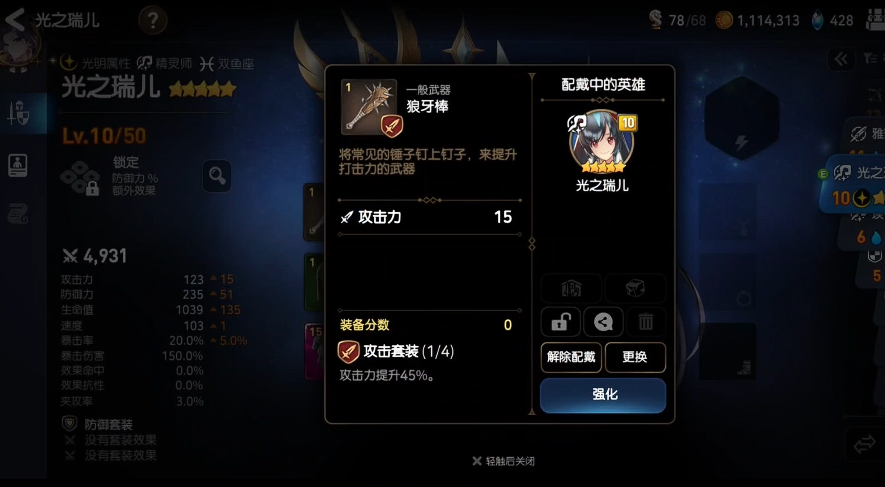Select the 狼牙棒 weapon icon
The height and width of the screenshot is (487, 885).
point(368,106)
